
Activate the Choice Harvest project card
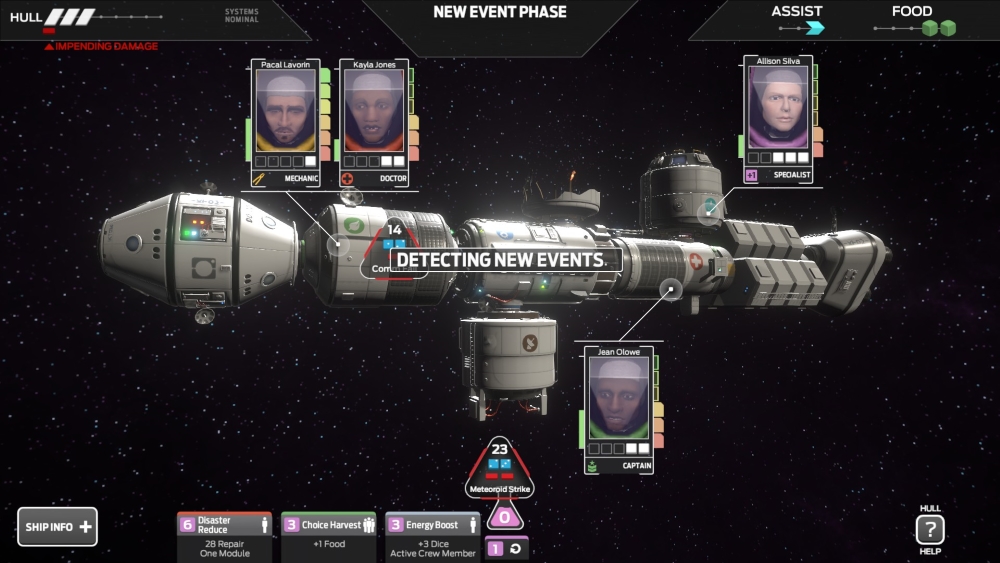pos(328,537)
